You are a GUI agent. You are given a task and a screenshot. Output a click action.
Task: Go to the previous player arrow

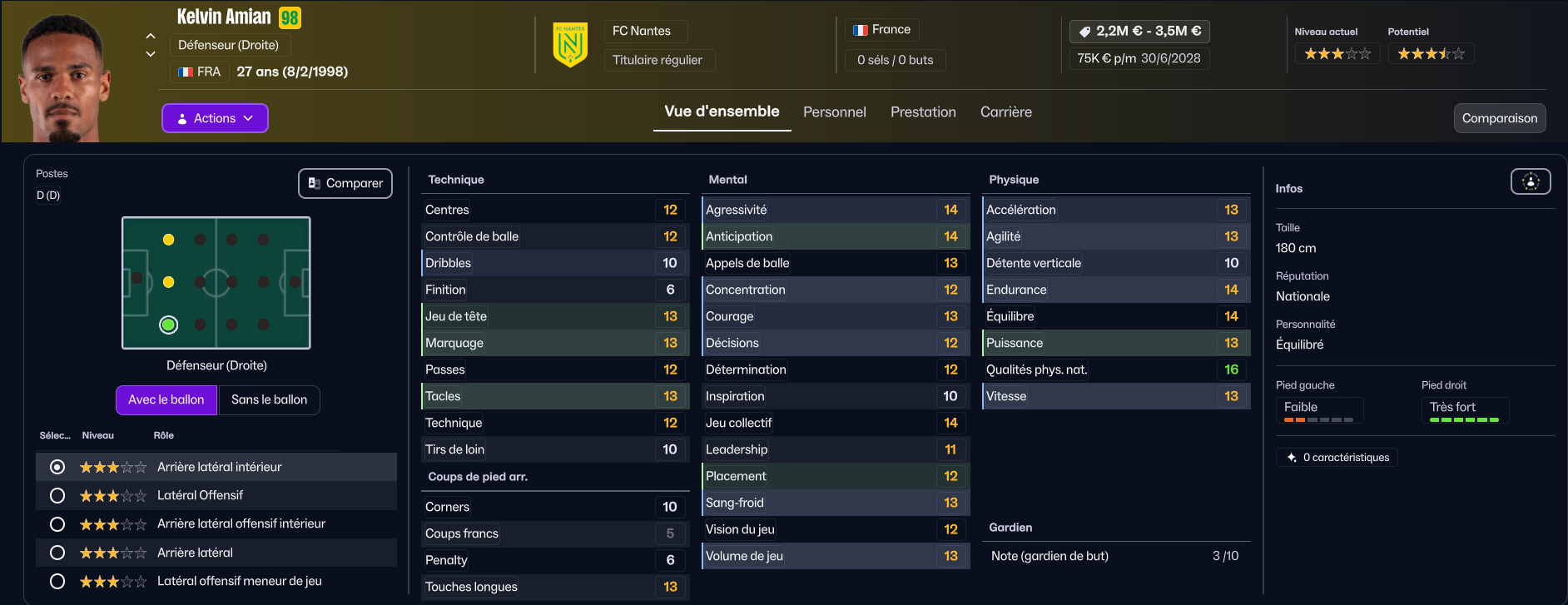(x=151, y=36)
